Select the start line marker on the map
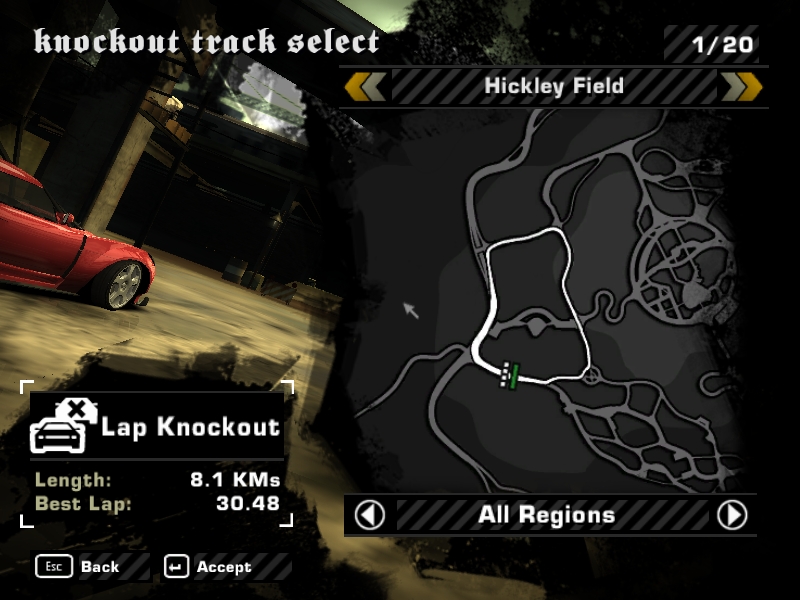800x600 pixels. click(x=510, y=374)
